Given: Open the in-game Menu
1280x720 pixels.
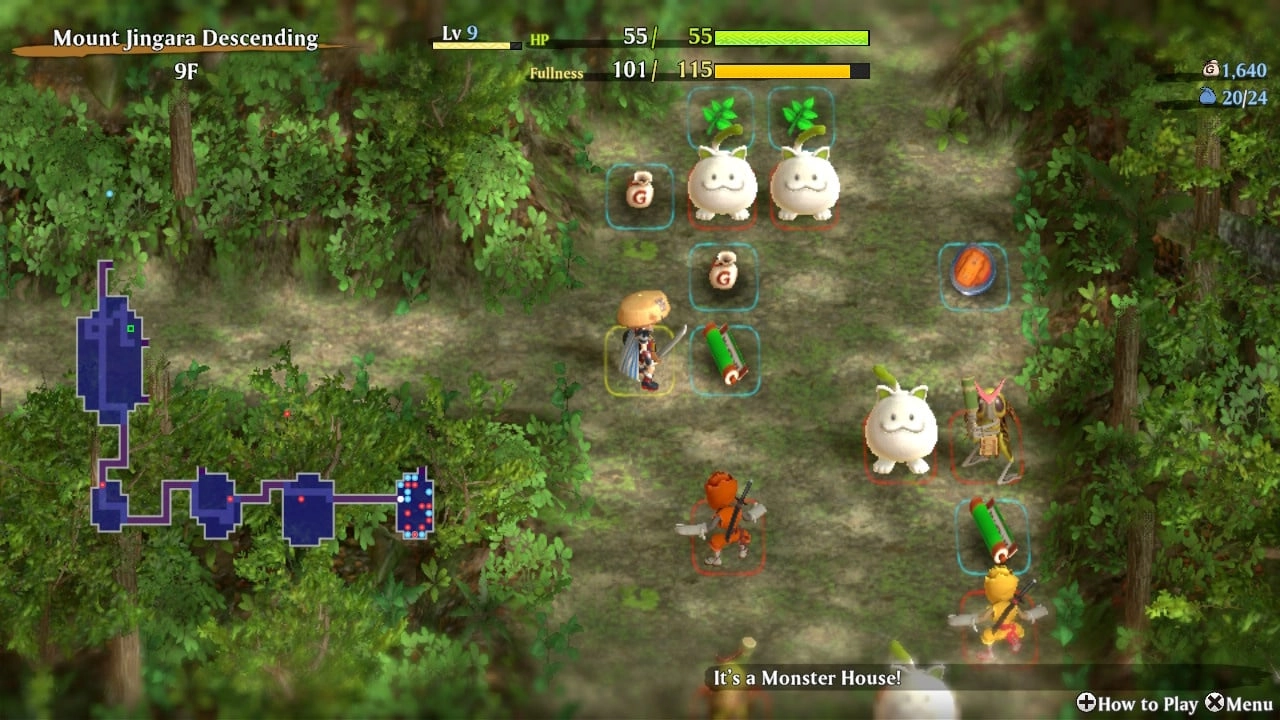Looking at the screenshot, I should tap(1240, 704).
